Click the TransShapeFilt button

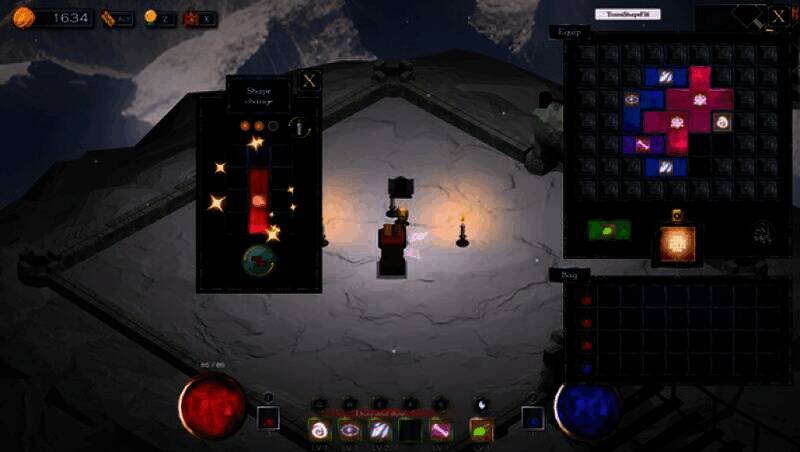tap(627, 14)
